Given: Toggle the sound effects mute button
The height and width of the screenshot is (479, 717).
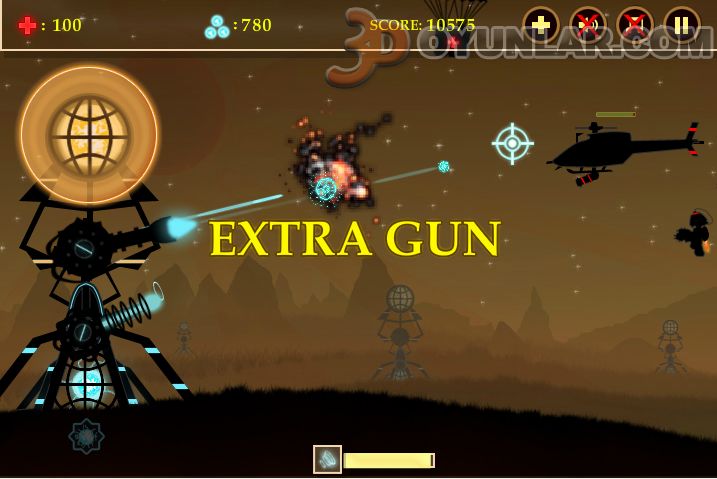Looking at the screenshot, I should pyautogui.click(x=588, y=25).
